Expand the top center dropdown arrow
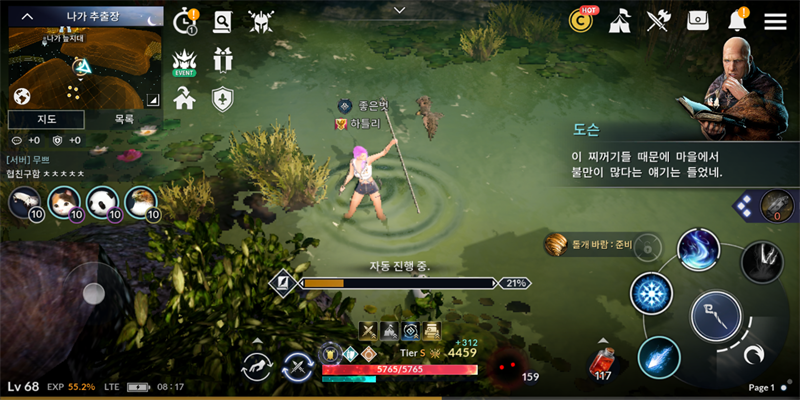This screenshot has width=800, height=400. 400,10
